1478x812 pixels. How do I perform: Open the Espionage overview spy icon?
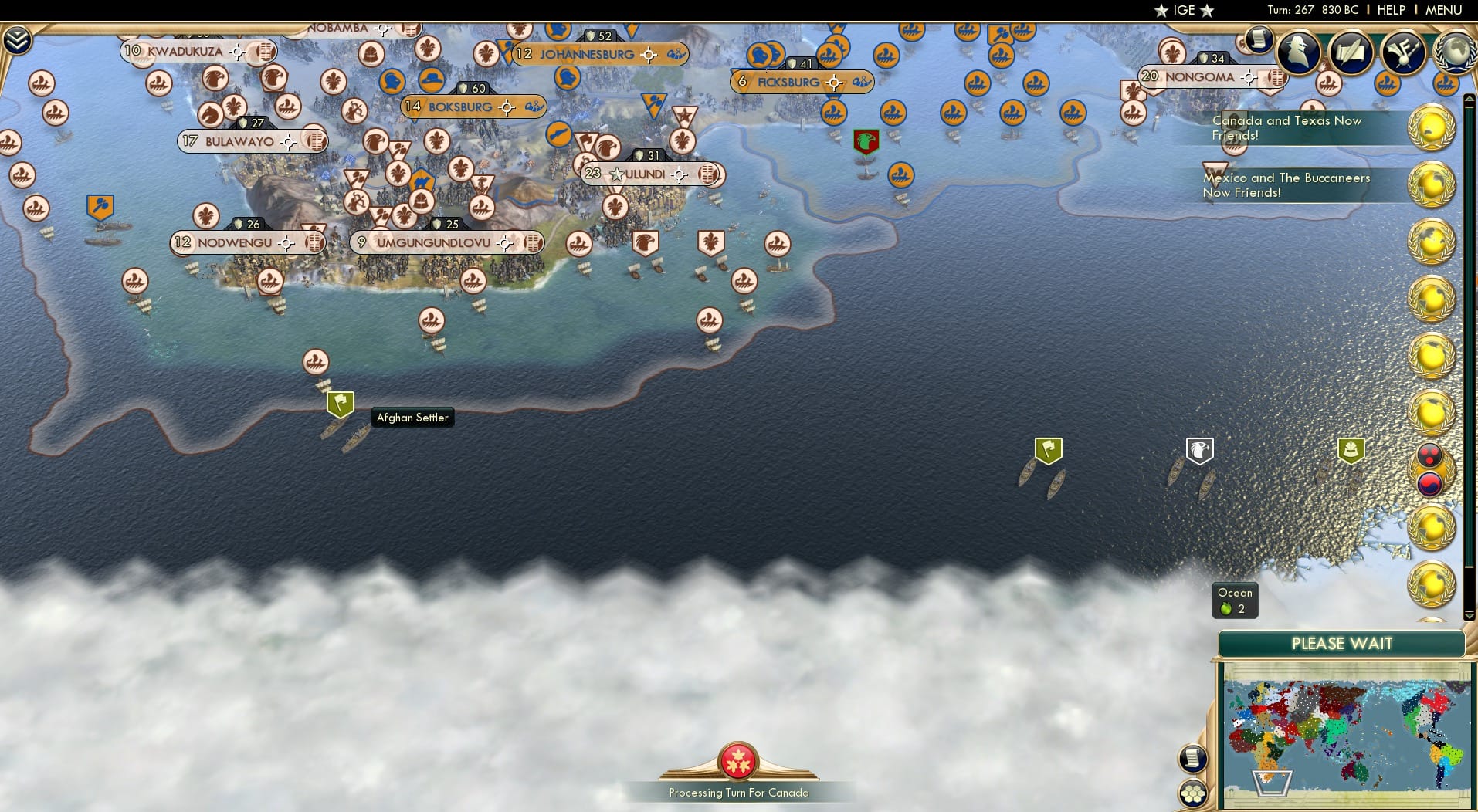coord(1298,52)
